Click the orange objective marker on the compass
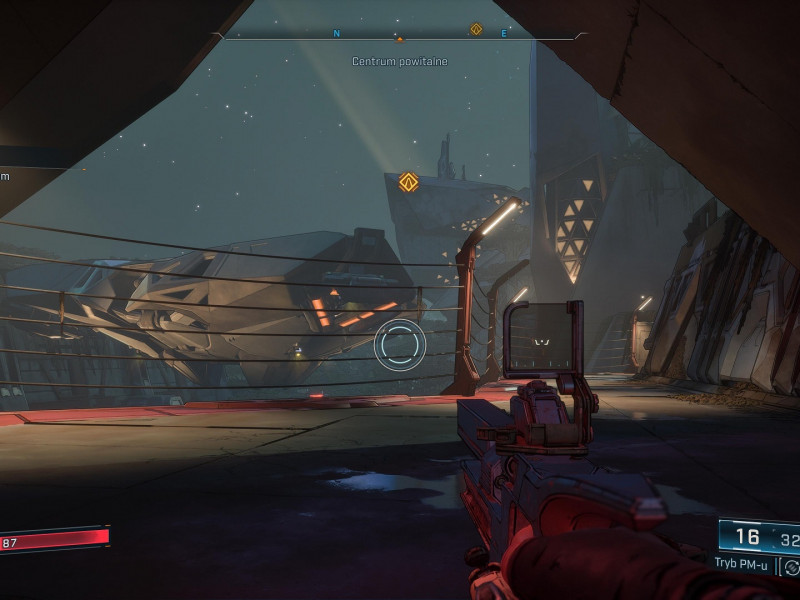Screen dimensions: 800x600 coord(476,29)
